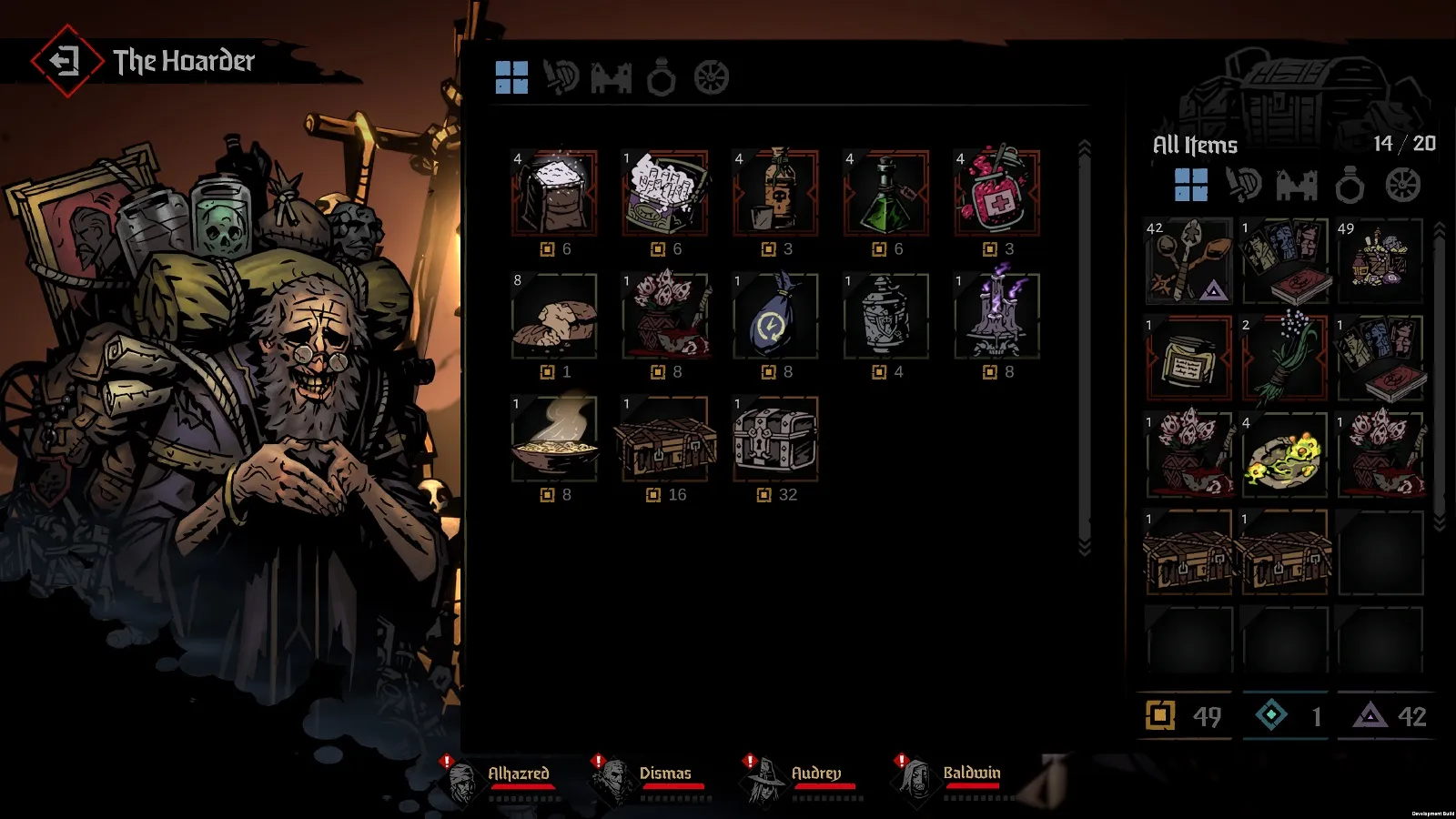Exit the Hoarder shop screen
The width and height of the screenshot is (1456, 819).
(64, 61)
